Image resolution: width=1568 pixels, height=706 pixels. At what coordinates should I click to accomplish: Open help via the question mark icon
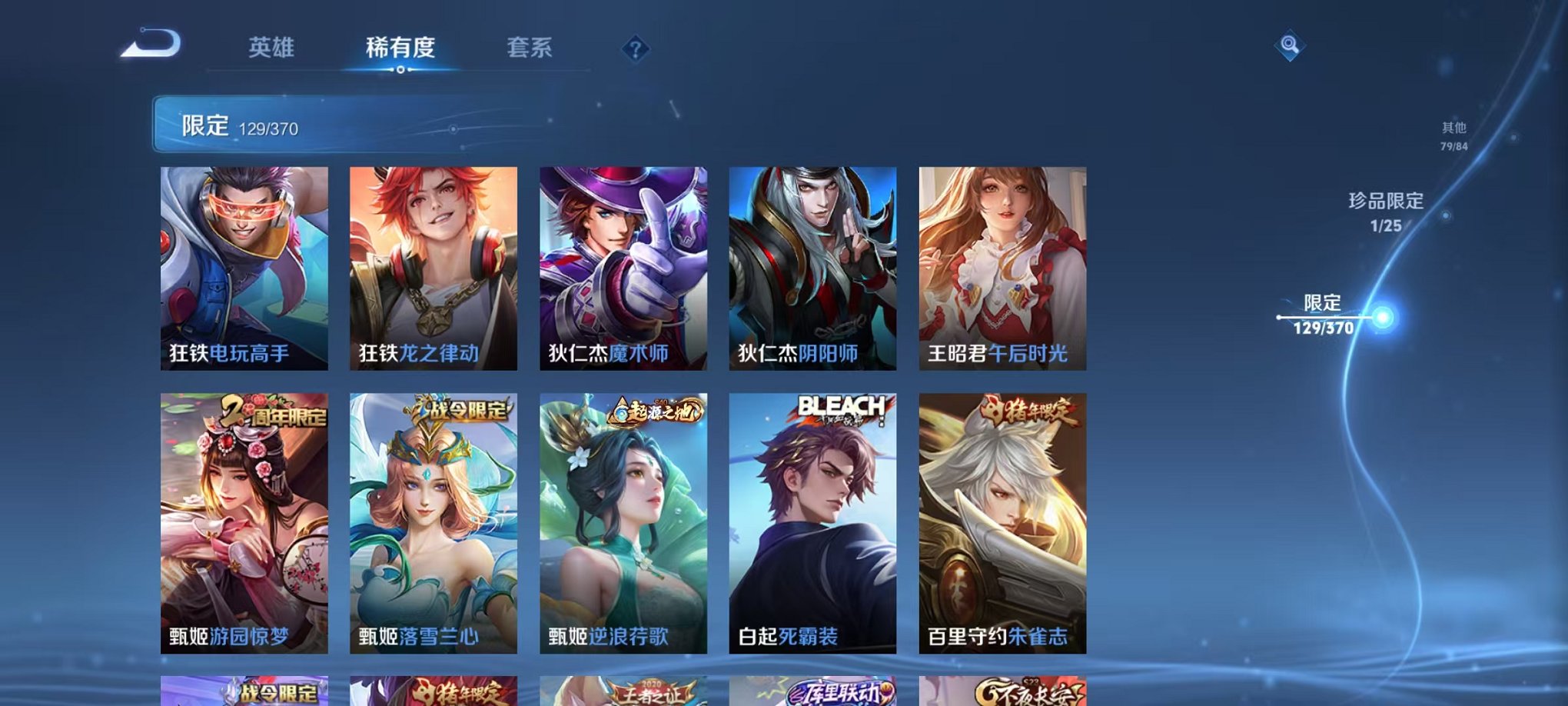(635, 50)
